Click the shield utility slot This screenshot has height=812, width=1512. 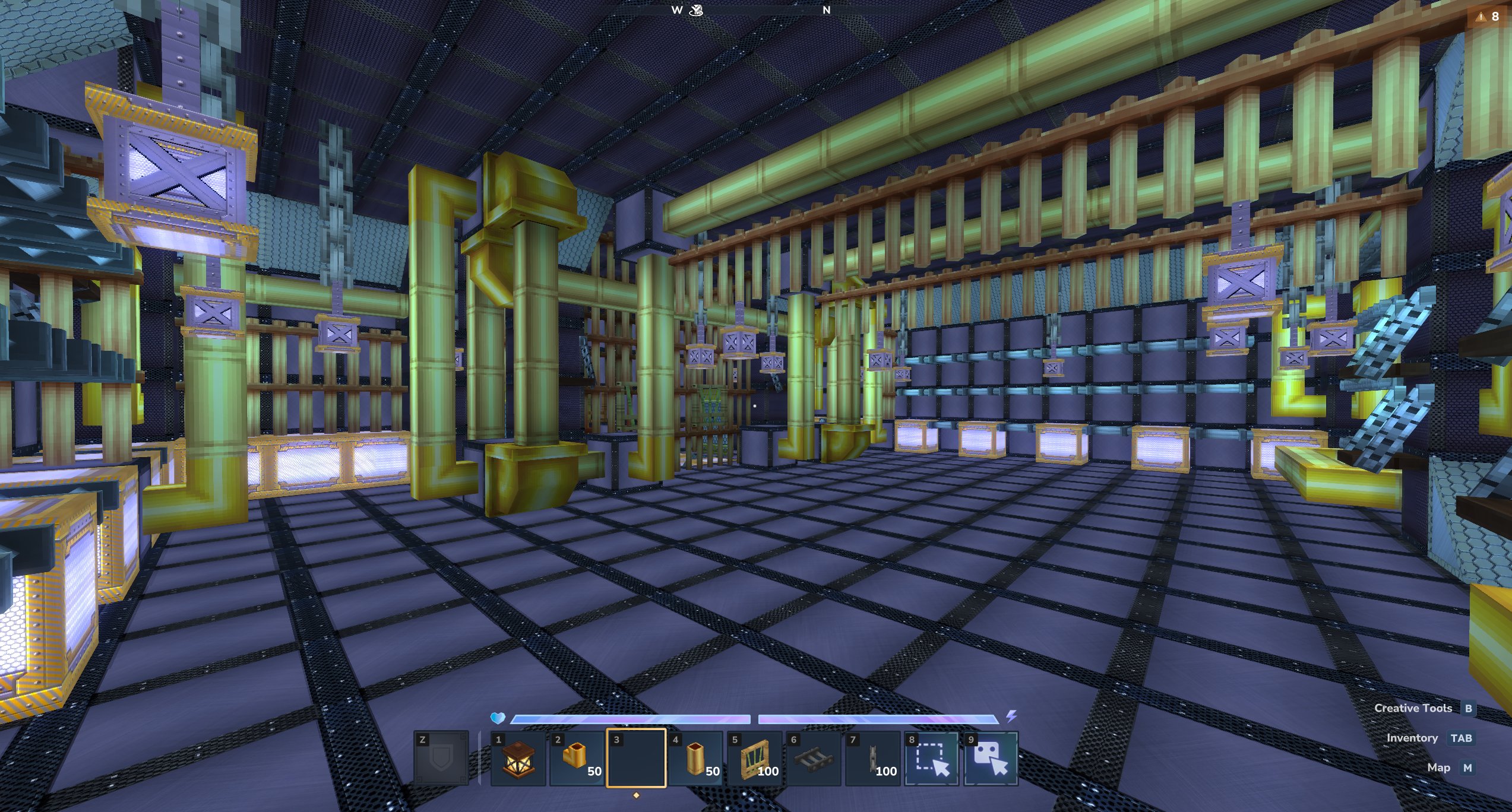(x=441, y=759)
